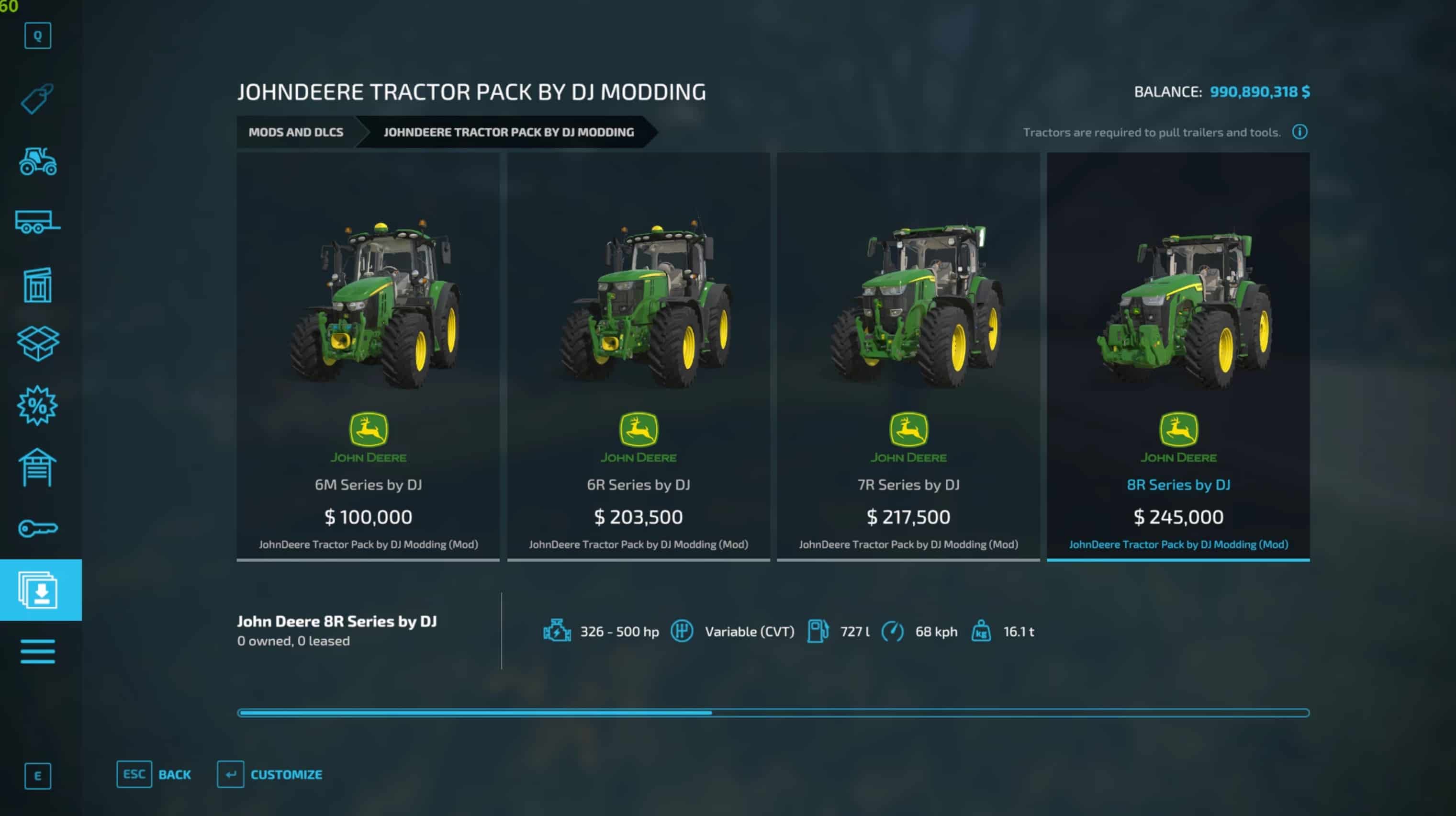Select JohnDeere Tractor Pack breadcrumb tab
1456x816 pixels.
[x=508, y=132]
